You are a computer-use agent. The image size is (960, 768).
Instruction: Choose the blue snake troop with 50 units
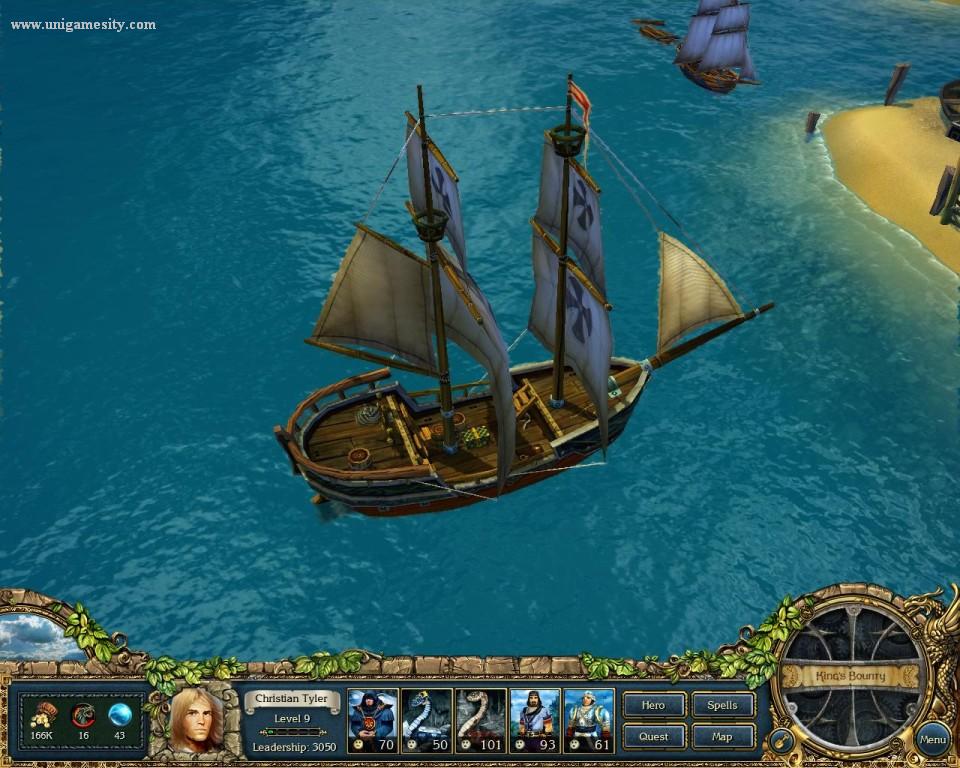[427, 719]
